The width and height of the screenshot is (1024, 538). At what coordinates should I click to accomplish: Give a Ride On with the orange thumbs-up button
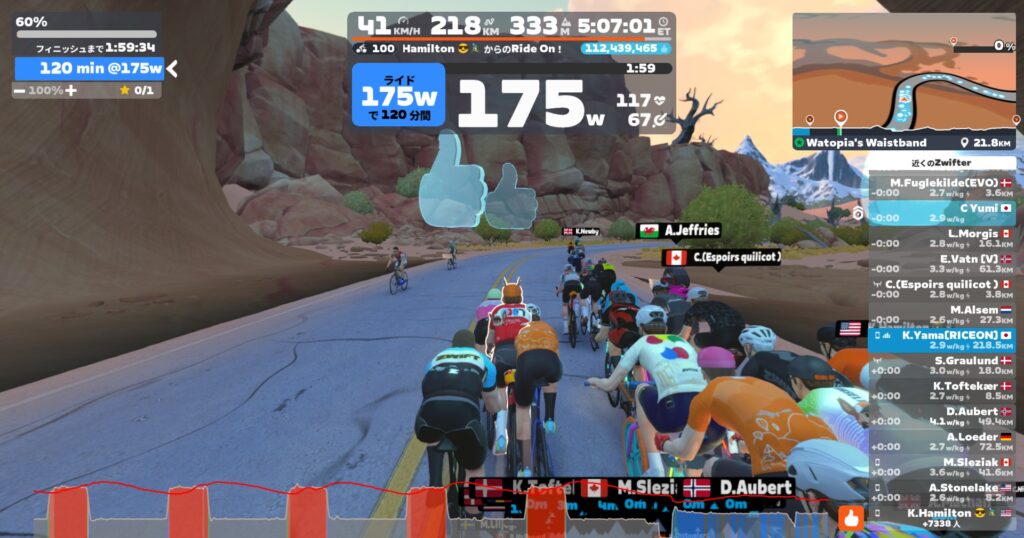click(851, 518)
